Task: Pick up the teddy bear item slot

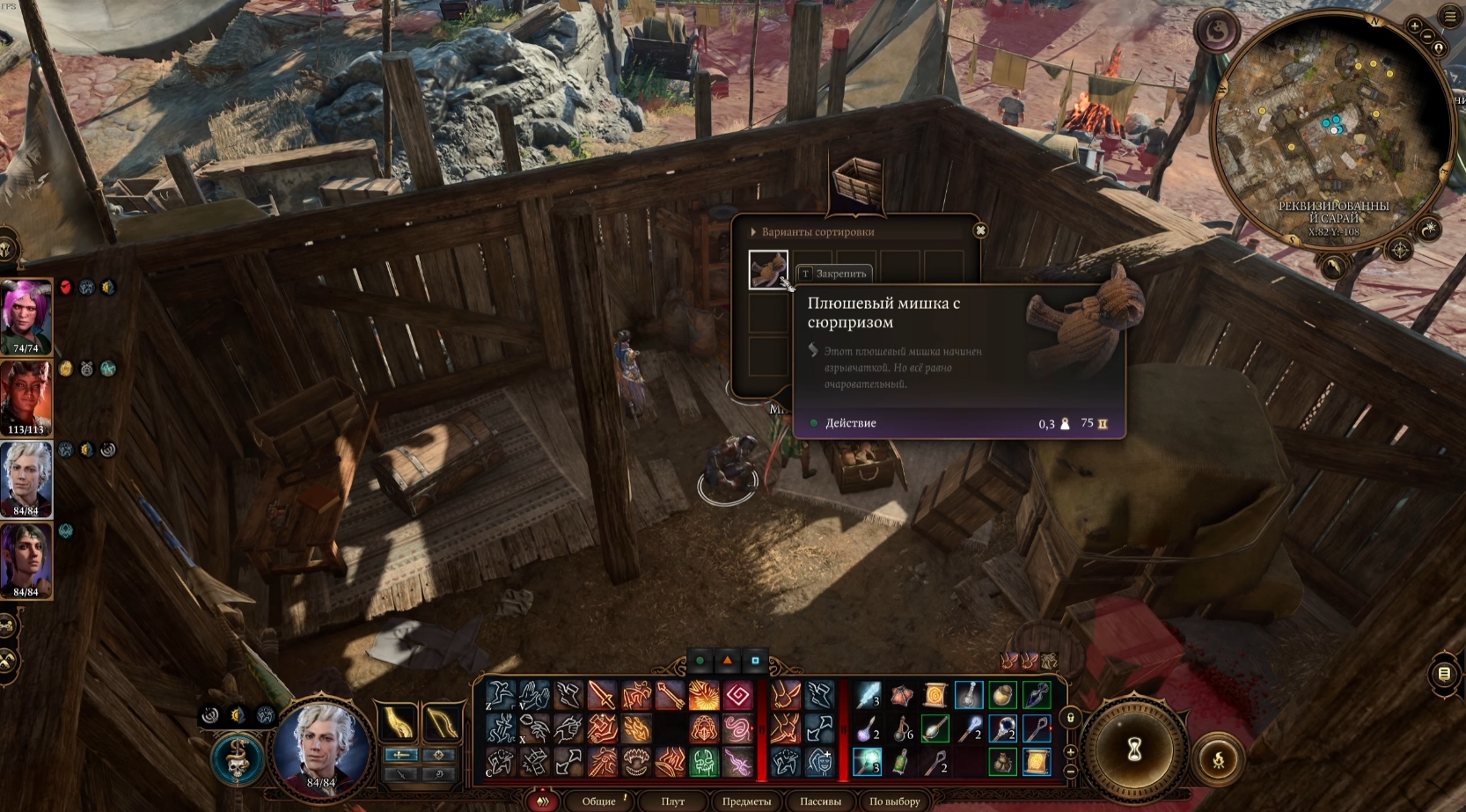Action: pyautogui.click(x=767, y=269)
